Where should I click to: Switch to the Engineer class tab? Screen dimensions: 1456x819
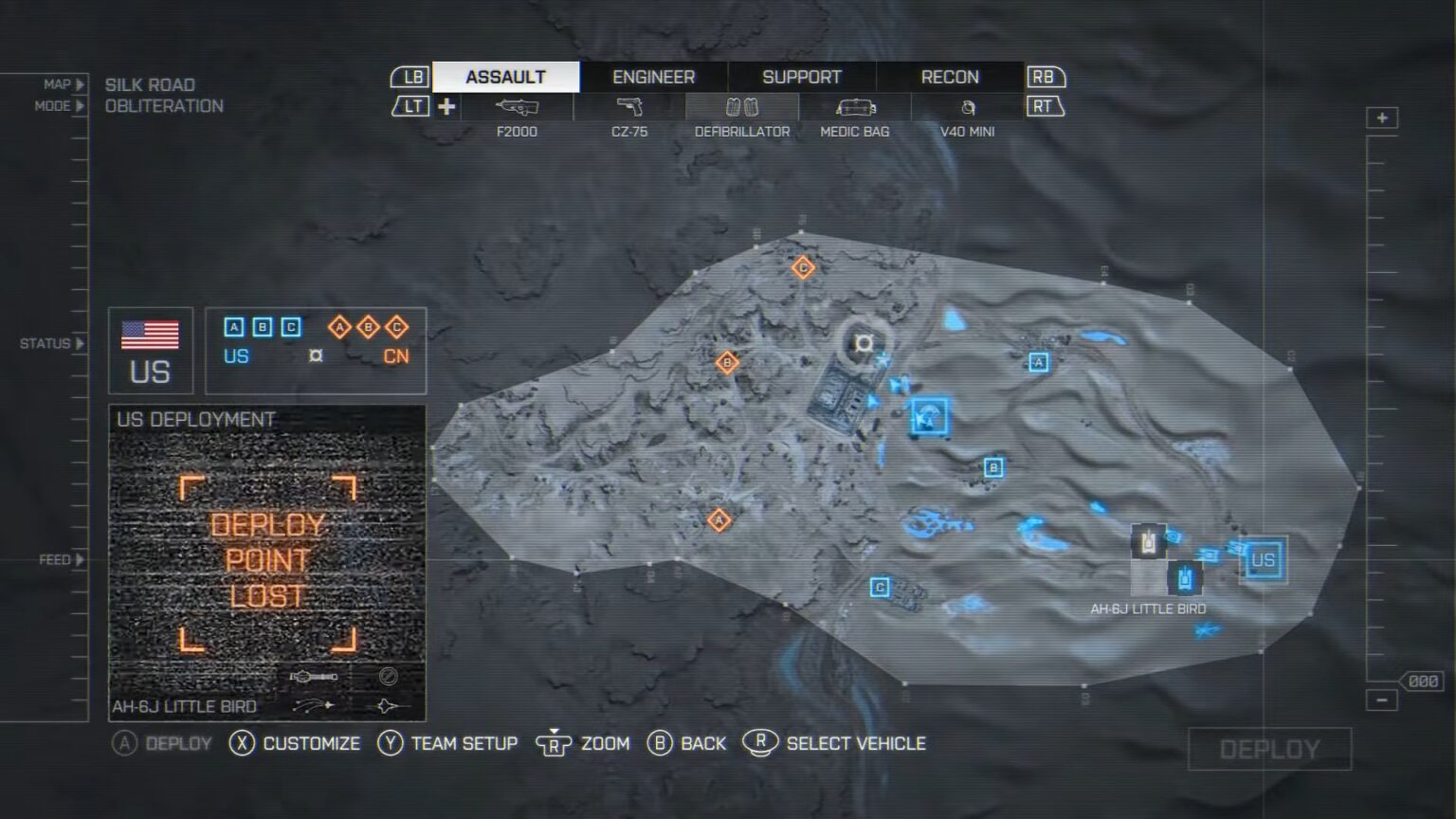(653, 76)
